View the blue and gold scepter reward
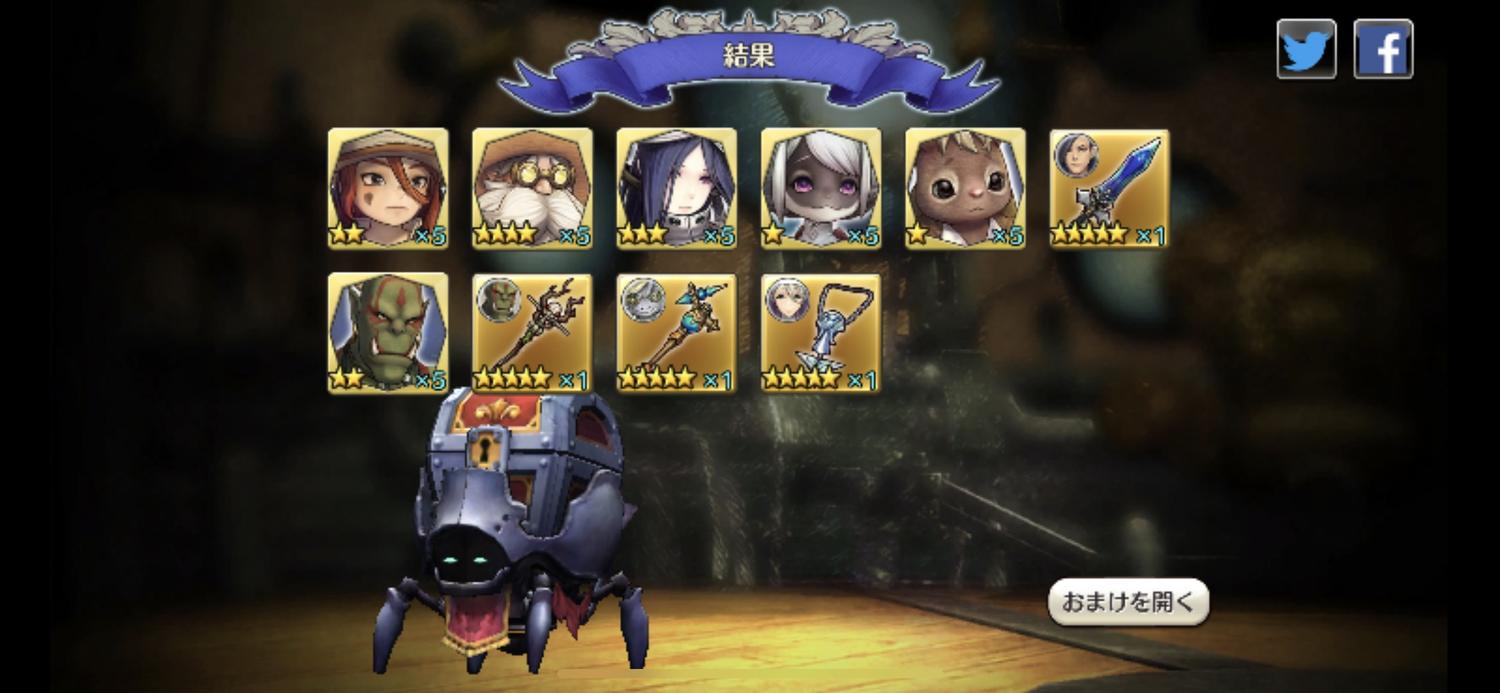1500x693 pixels. tap(676, 333)
